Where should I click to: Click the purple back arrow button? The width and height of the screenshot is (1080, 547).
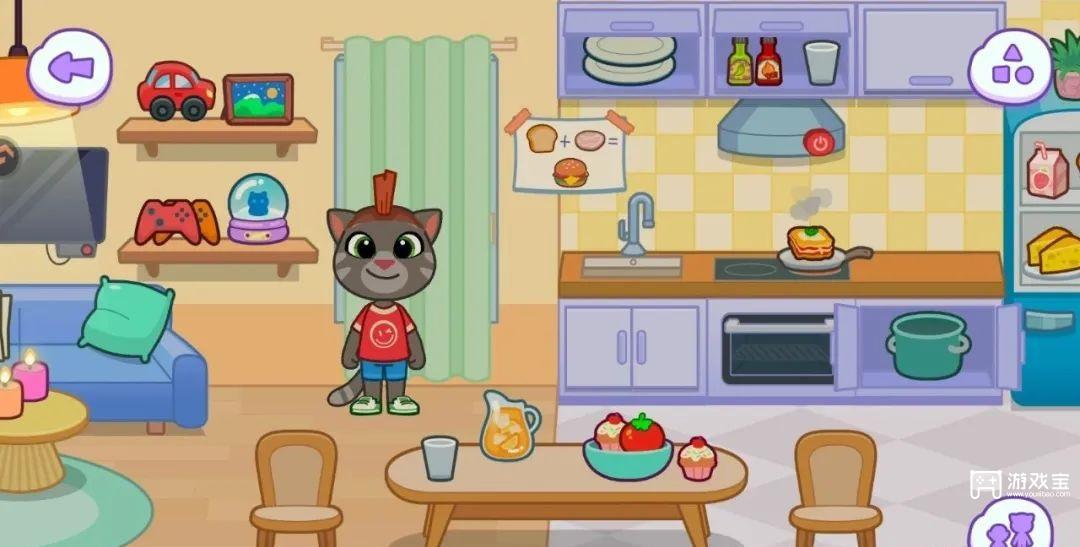(70, 67)
